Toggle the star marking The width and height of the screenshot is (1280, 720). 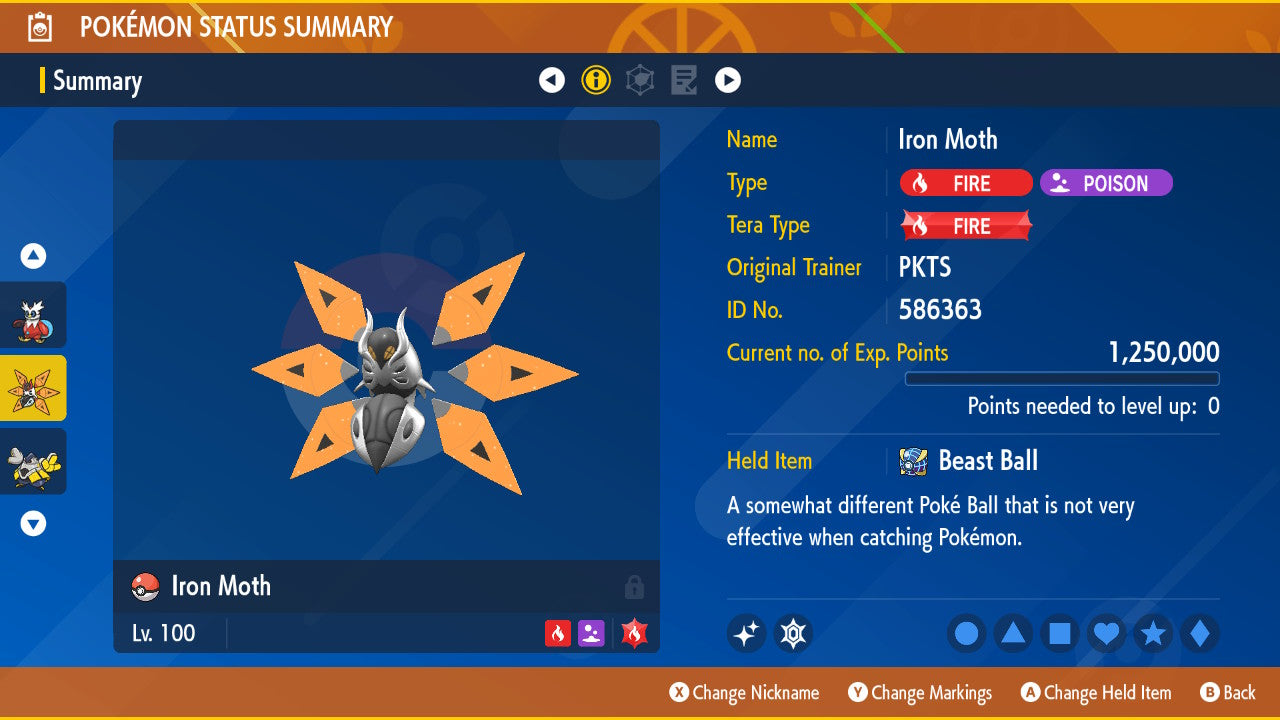[x=1153, y=633]
